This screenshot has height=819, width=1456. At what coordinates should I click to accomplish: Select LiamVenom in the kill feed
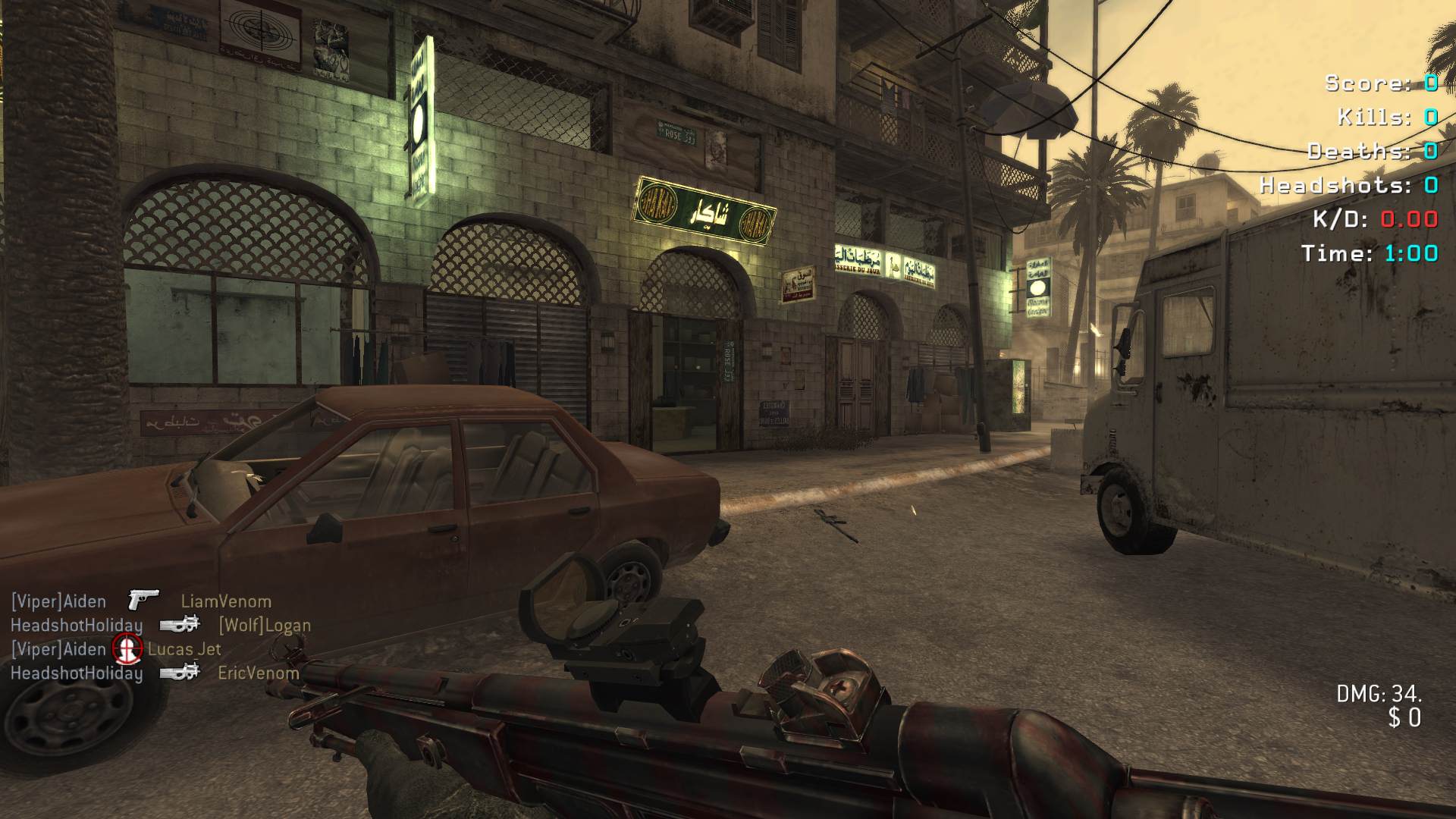(226, 601)
